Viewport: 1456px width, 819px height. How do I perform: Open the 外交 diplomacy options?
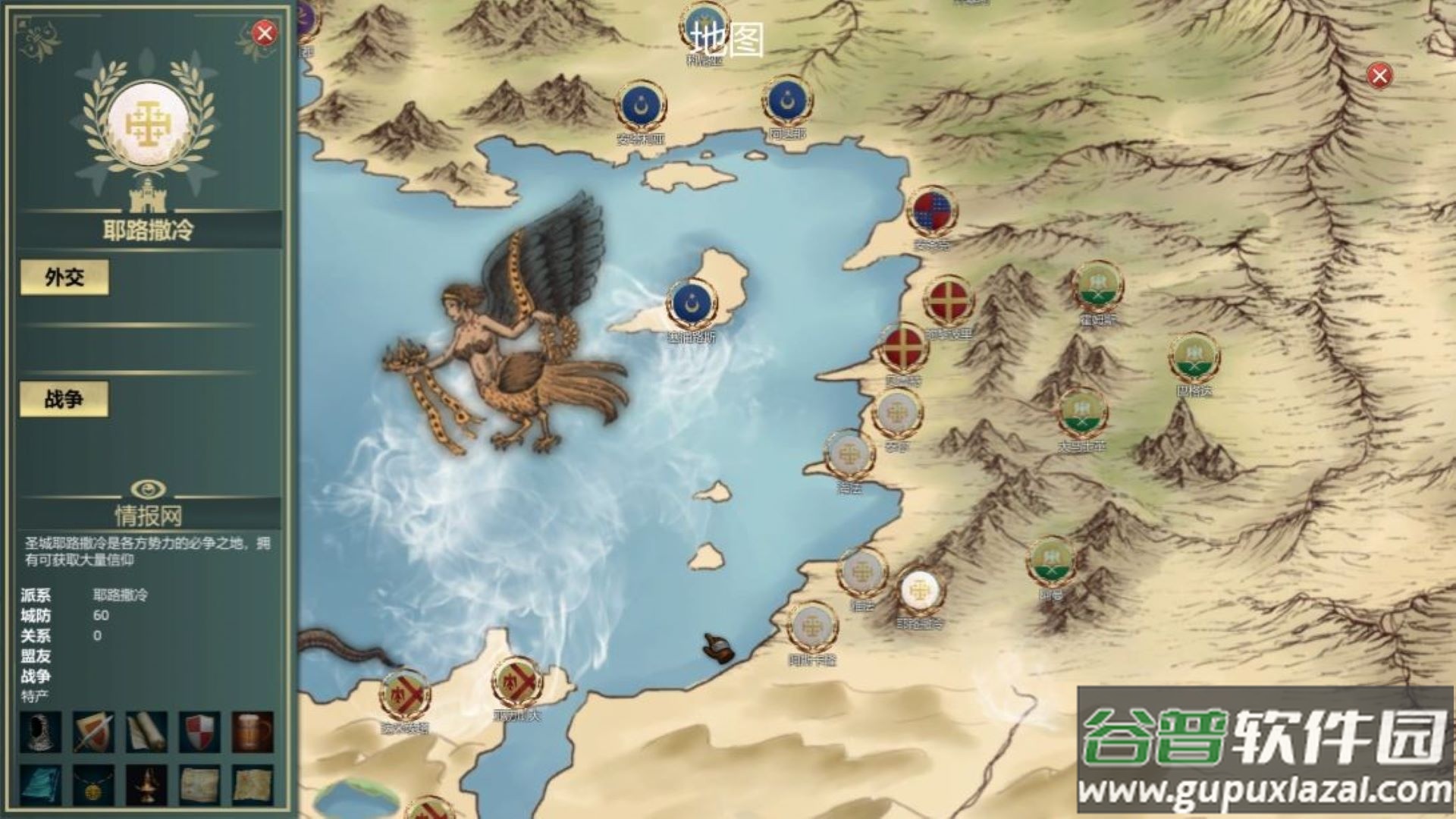(x=64, y=278)
